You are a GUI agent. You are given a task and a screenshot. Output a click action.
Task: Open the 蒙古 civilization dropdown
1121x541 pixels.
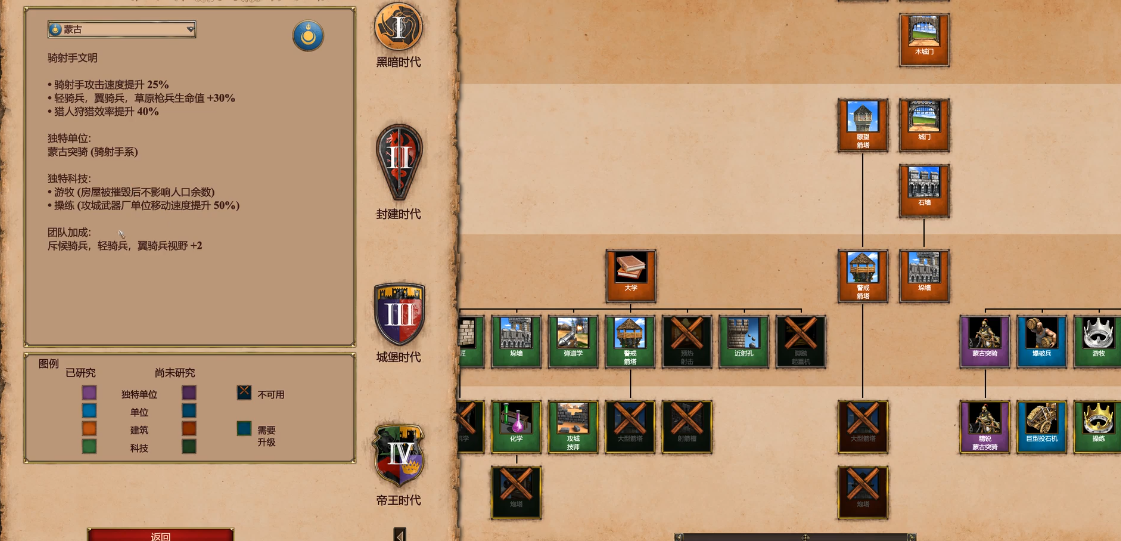click(121, 30)
